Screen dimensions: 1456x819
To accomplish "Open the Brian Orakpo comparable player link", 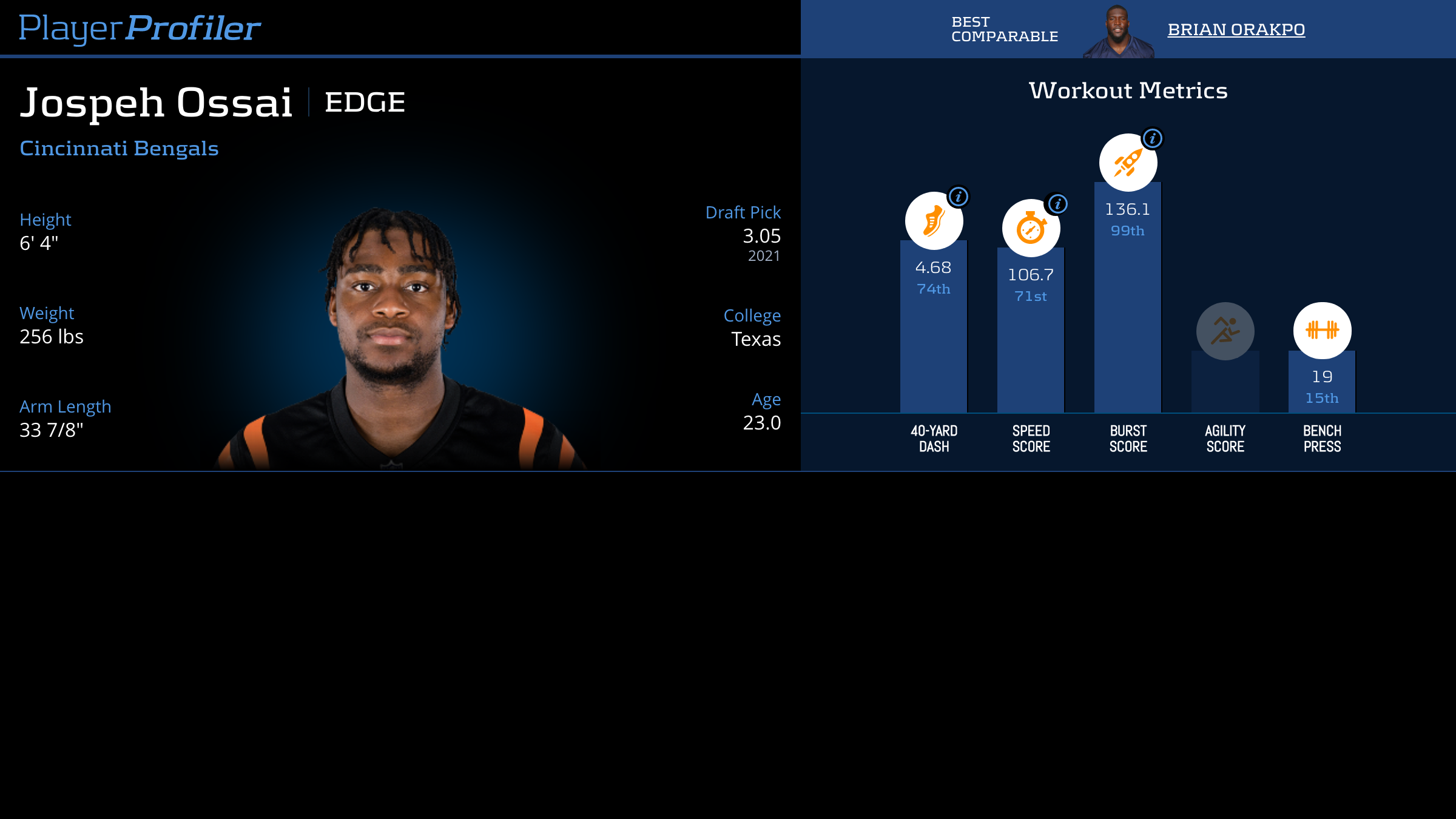I will point(1236,30).
